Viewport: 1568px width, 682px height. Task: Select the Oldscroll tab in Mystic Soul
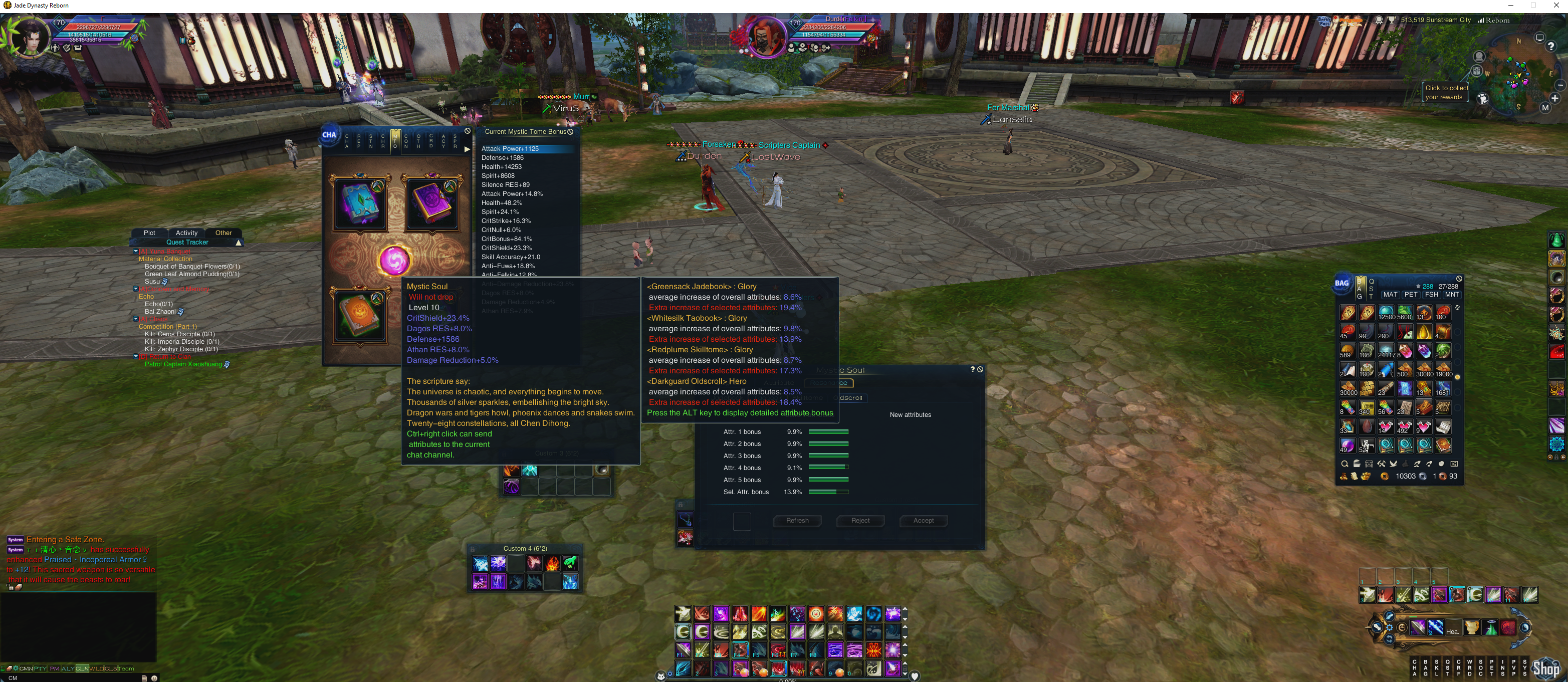[850, 398]
